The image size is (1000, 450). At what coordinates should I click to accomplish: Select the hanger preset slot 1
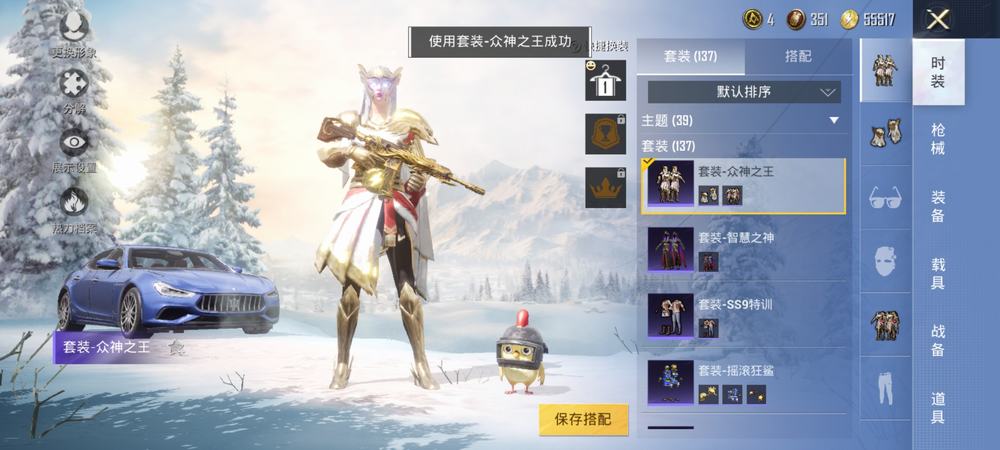604,80
